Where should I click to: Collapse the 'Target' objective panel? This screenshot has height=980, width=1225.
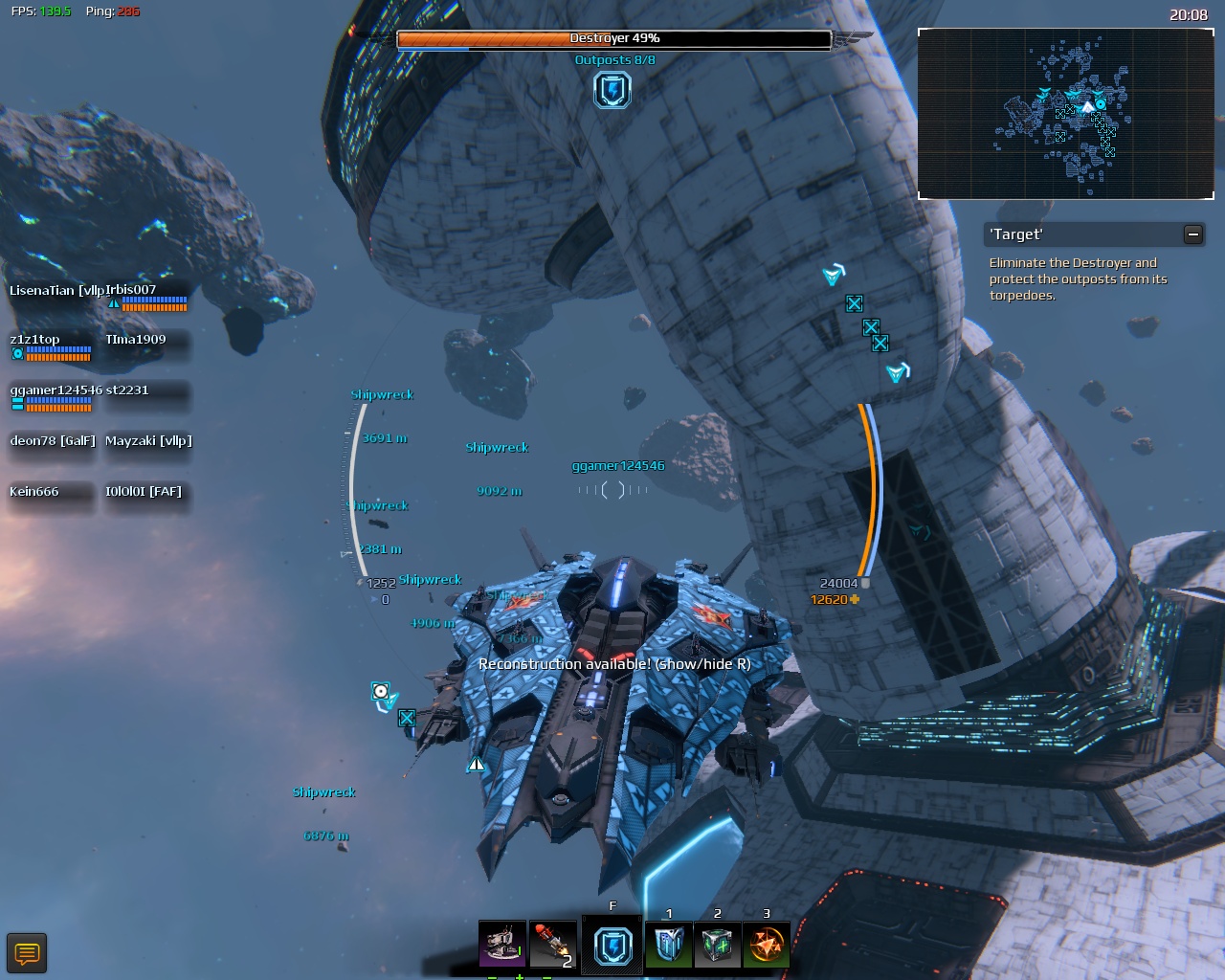pos(1192,234)
